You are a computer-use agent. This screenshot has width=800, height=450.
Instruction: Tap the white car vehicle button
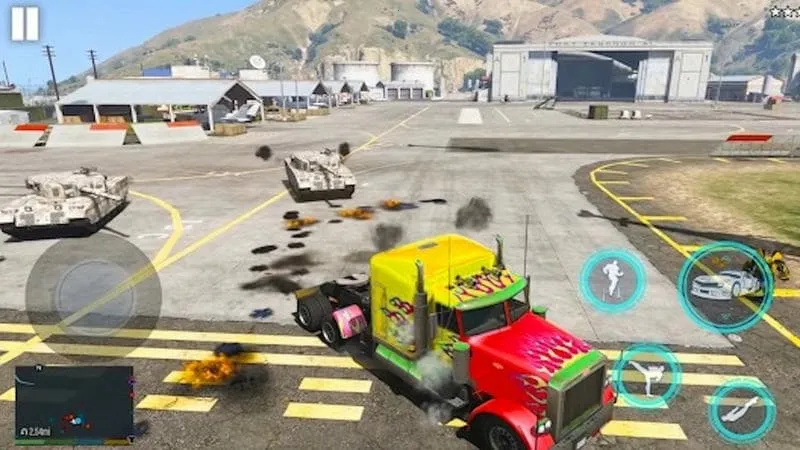(725, 286)
